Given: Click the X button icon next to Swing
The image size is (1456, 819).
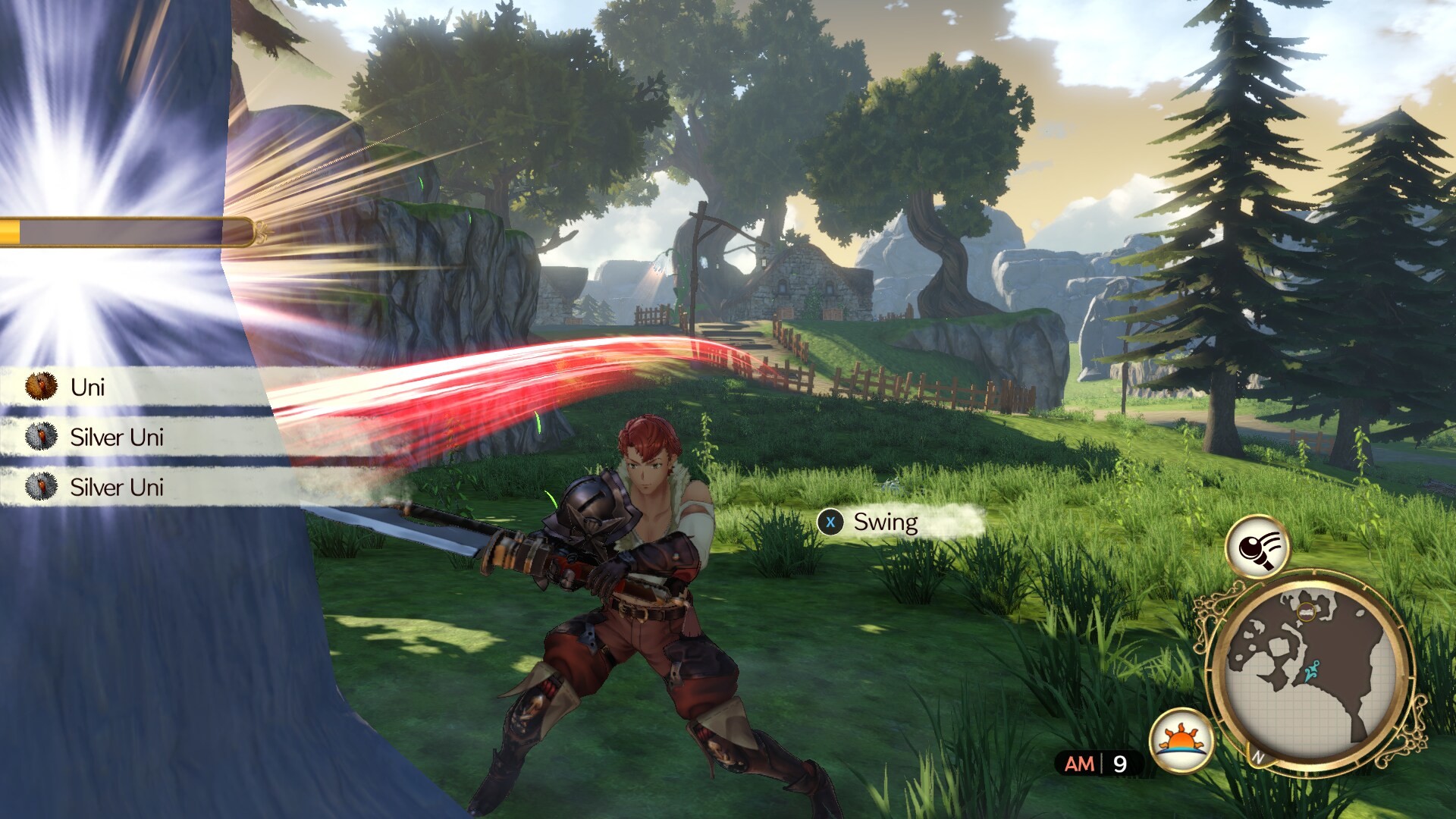Looking at the screenshot, I should (831, 522).
